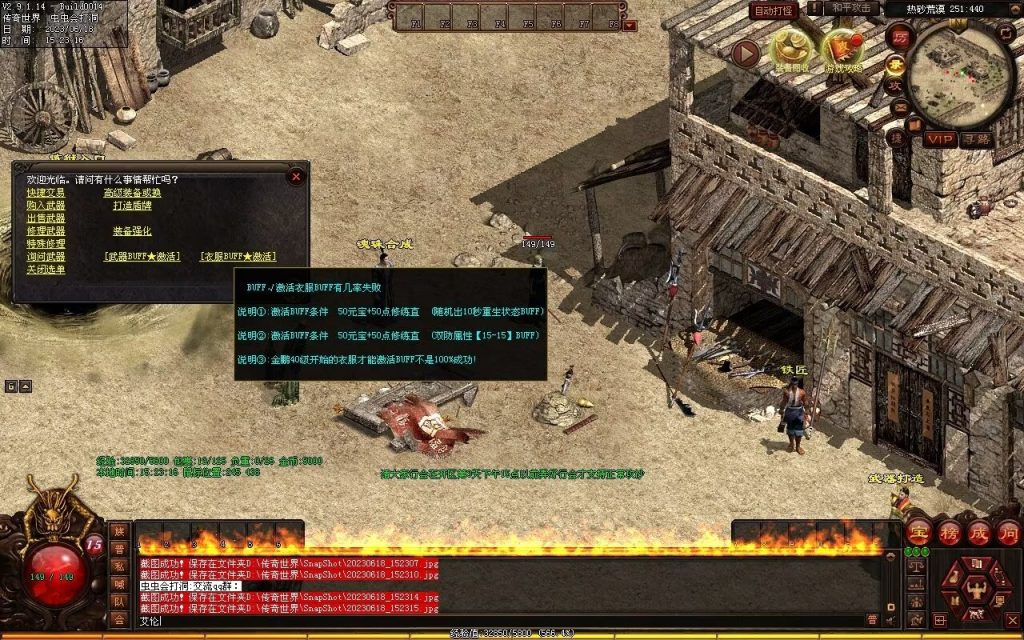Select the 购入武器 option
Screen dimensions: 1024x640
click(46, 206)
